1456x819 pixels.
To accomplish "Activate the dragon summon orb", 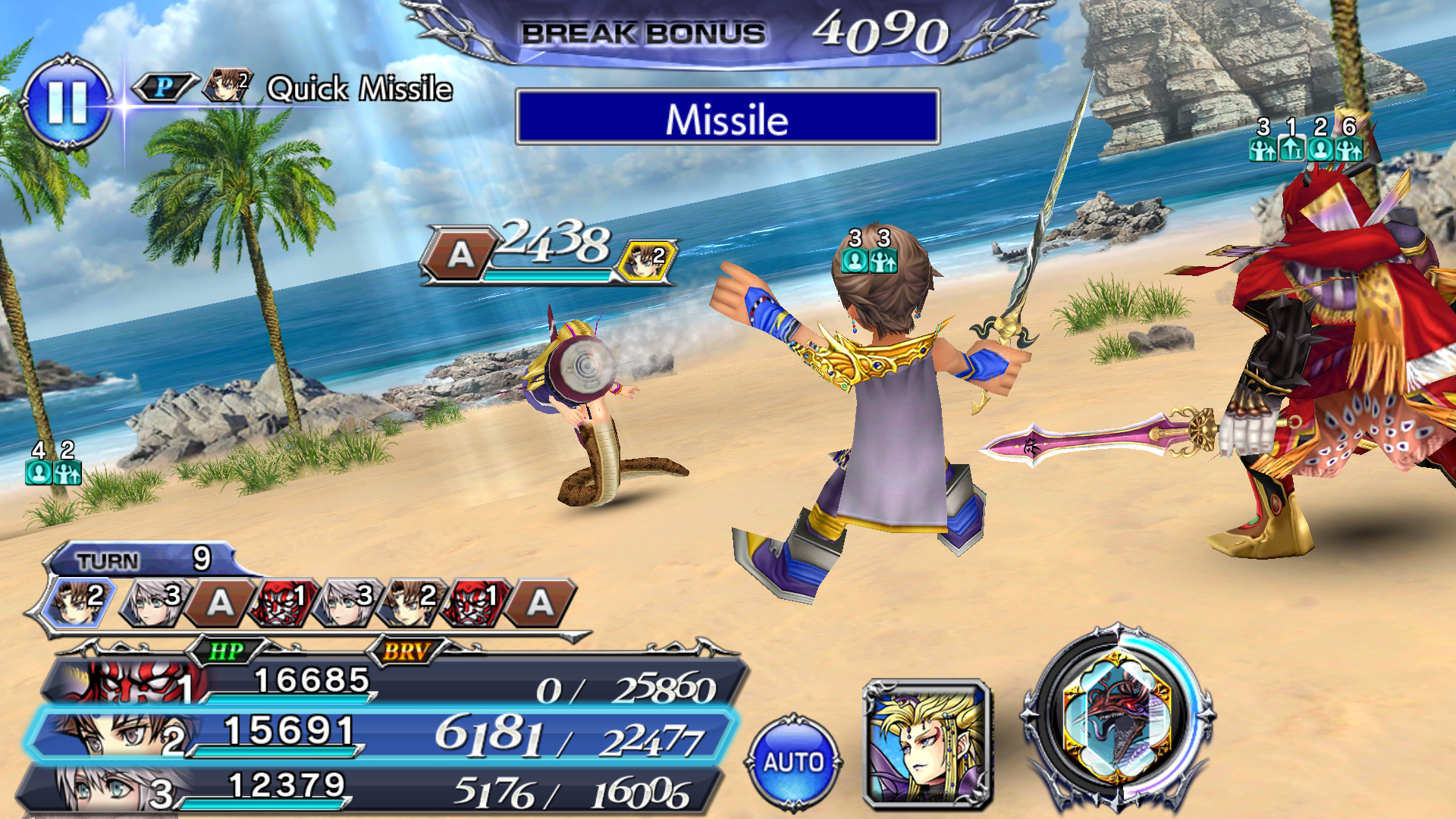I will click(1116, 718).
